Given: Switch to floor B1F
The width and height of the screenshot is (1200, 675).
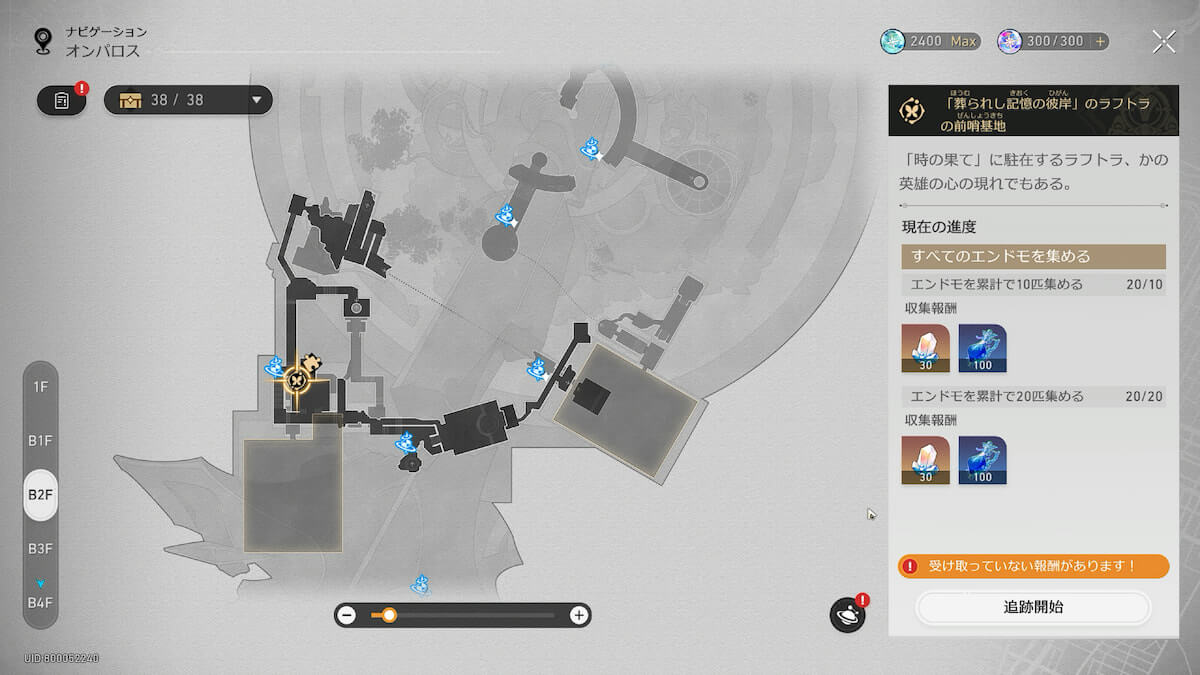Looking at the screenshot, I should 40,440.
